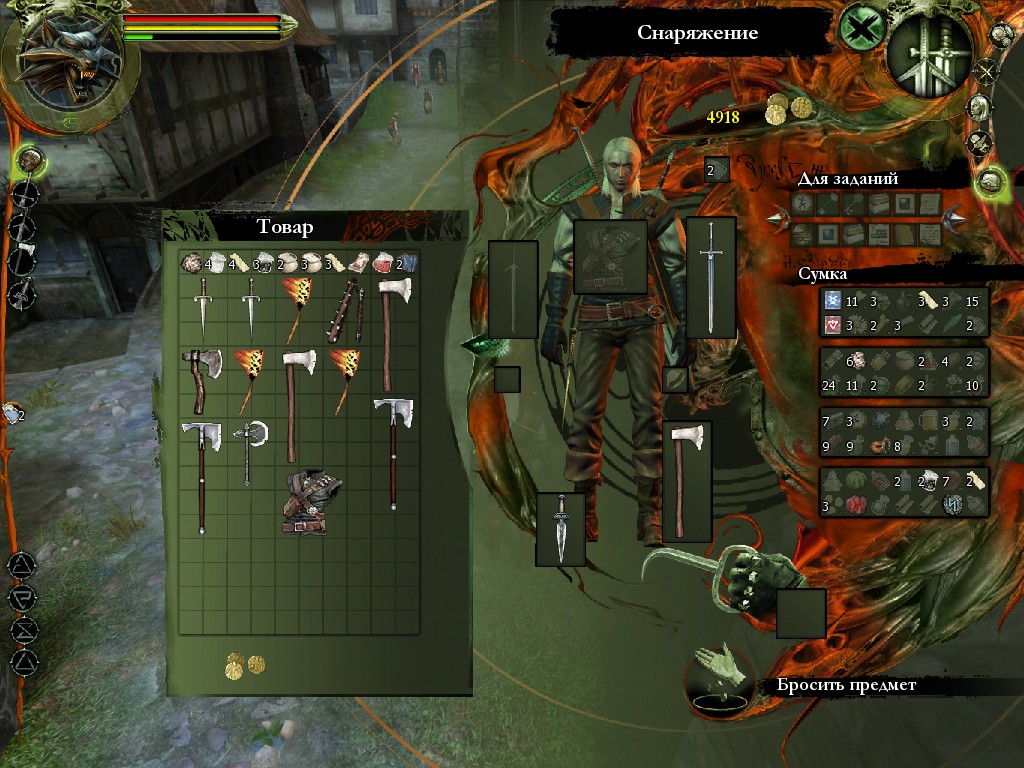
Task: Select the blue rune stone in the bag
Action: point(832,300)
